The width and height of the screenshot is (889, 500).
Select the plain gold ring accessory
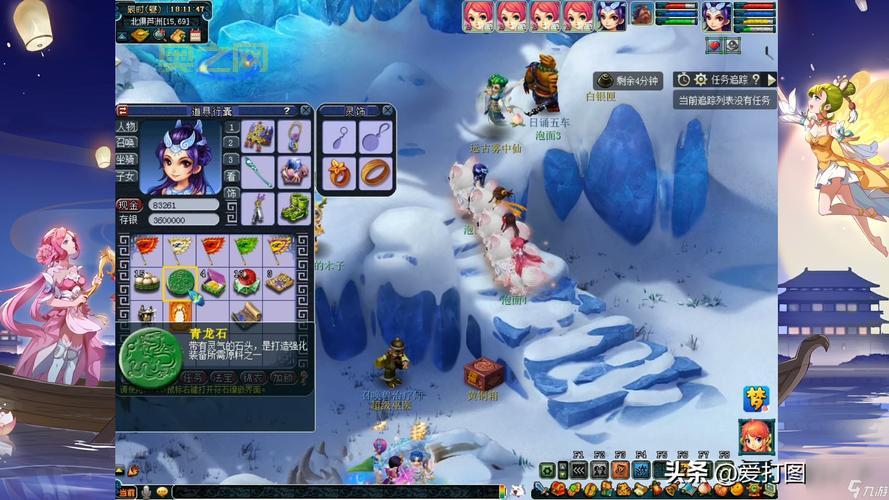376,172
